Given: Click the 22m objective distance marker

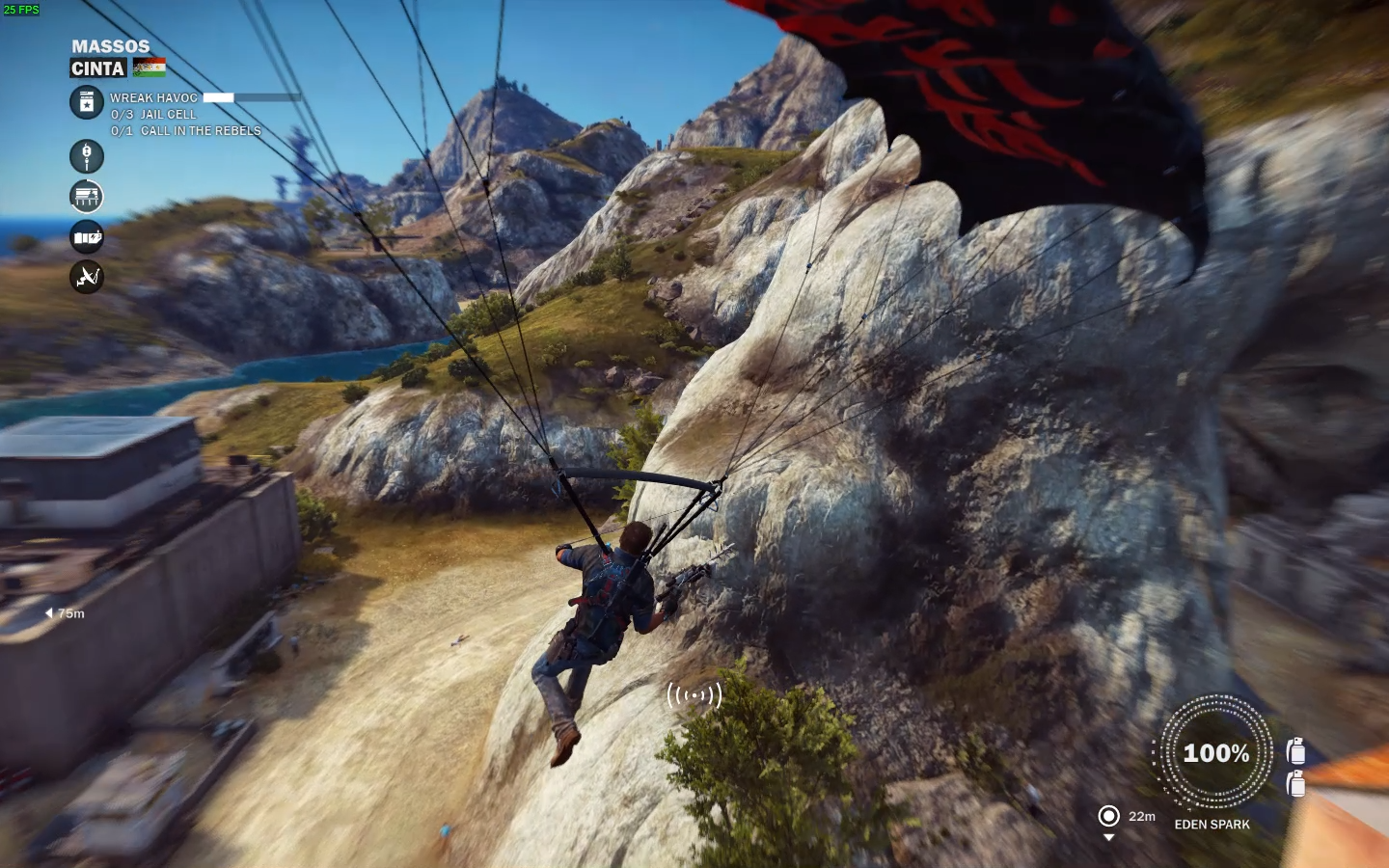Looking at the screenshot, I should tap(1109, 817).
